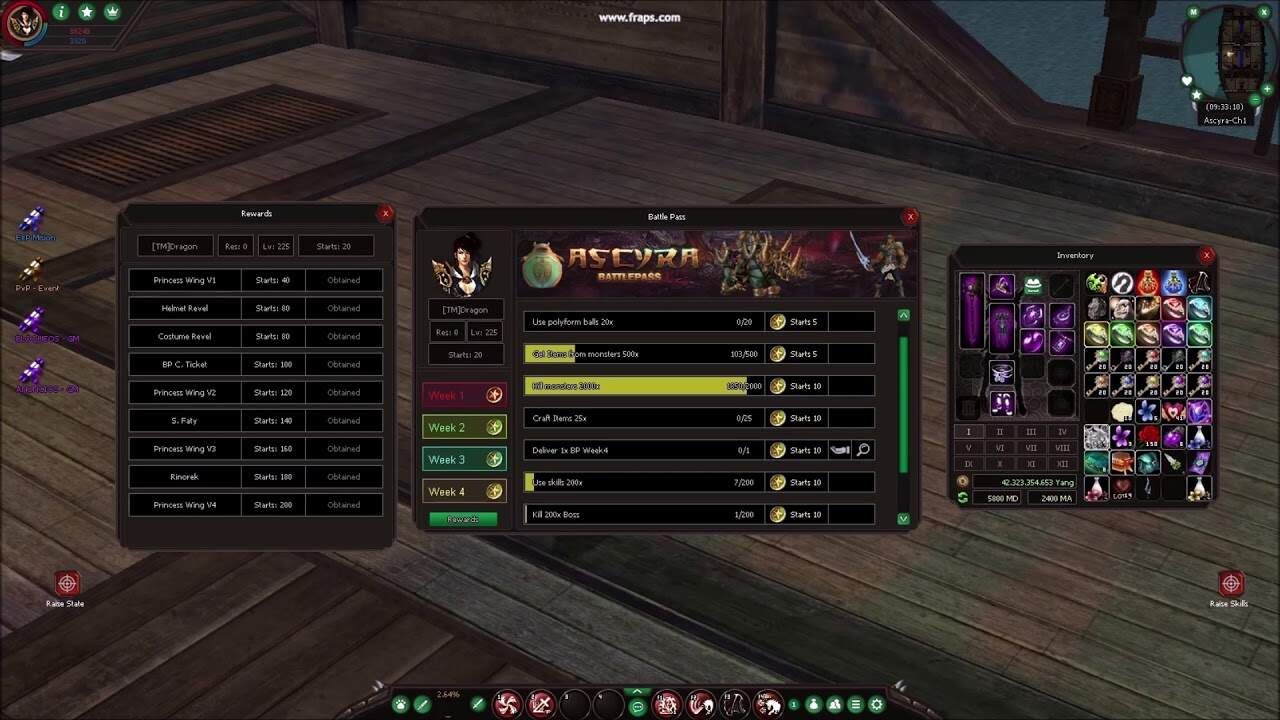Select the Week 2 tab

pyautogui.click(x=464, y=427)
